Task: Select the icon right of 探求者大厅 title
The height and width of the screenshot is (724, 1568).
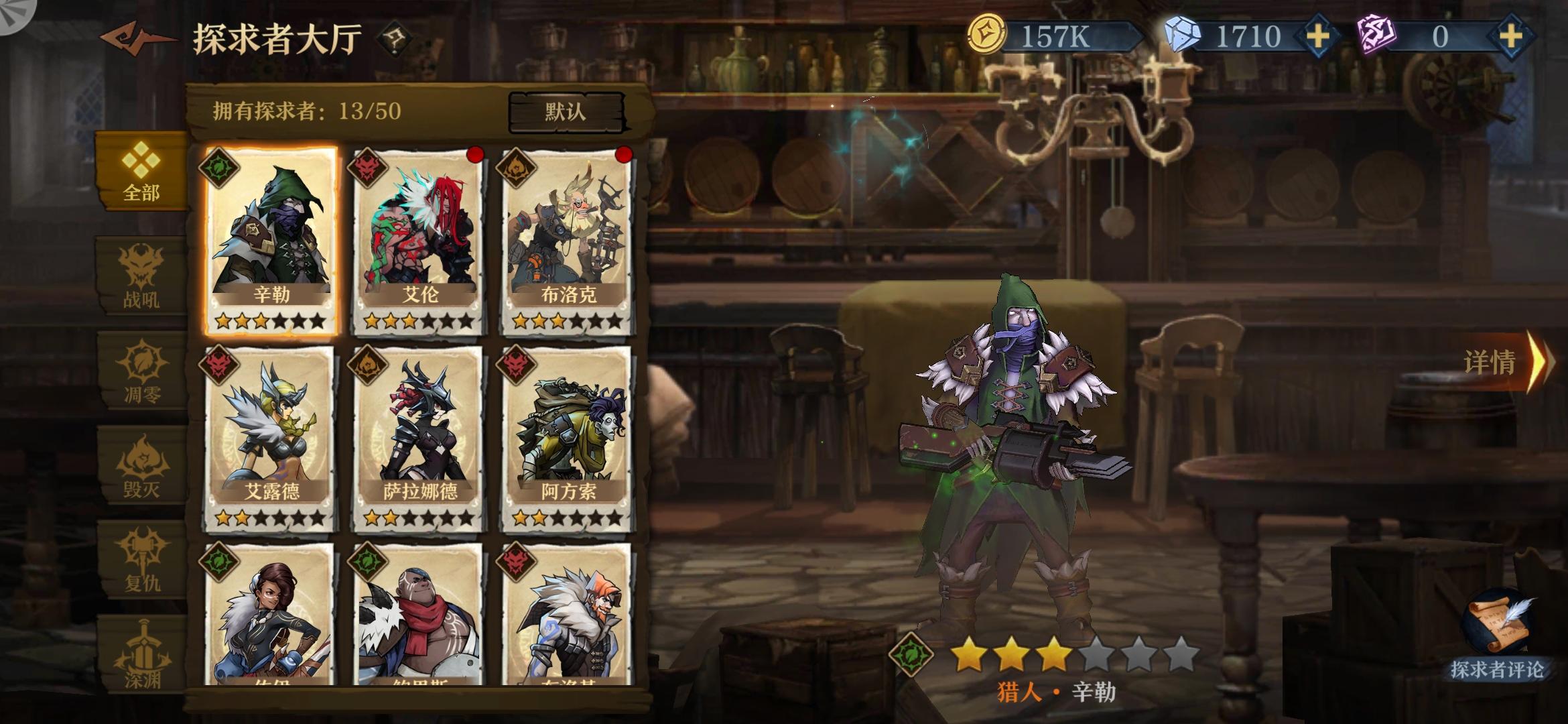Action: click(x=395, y=37)
